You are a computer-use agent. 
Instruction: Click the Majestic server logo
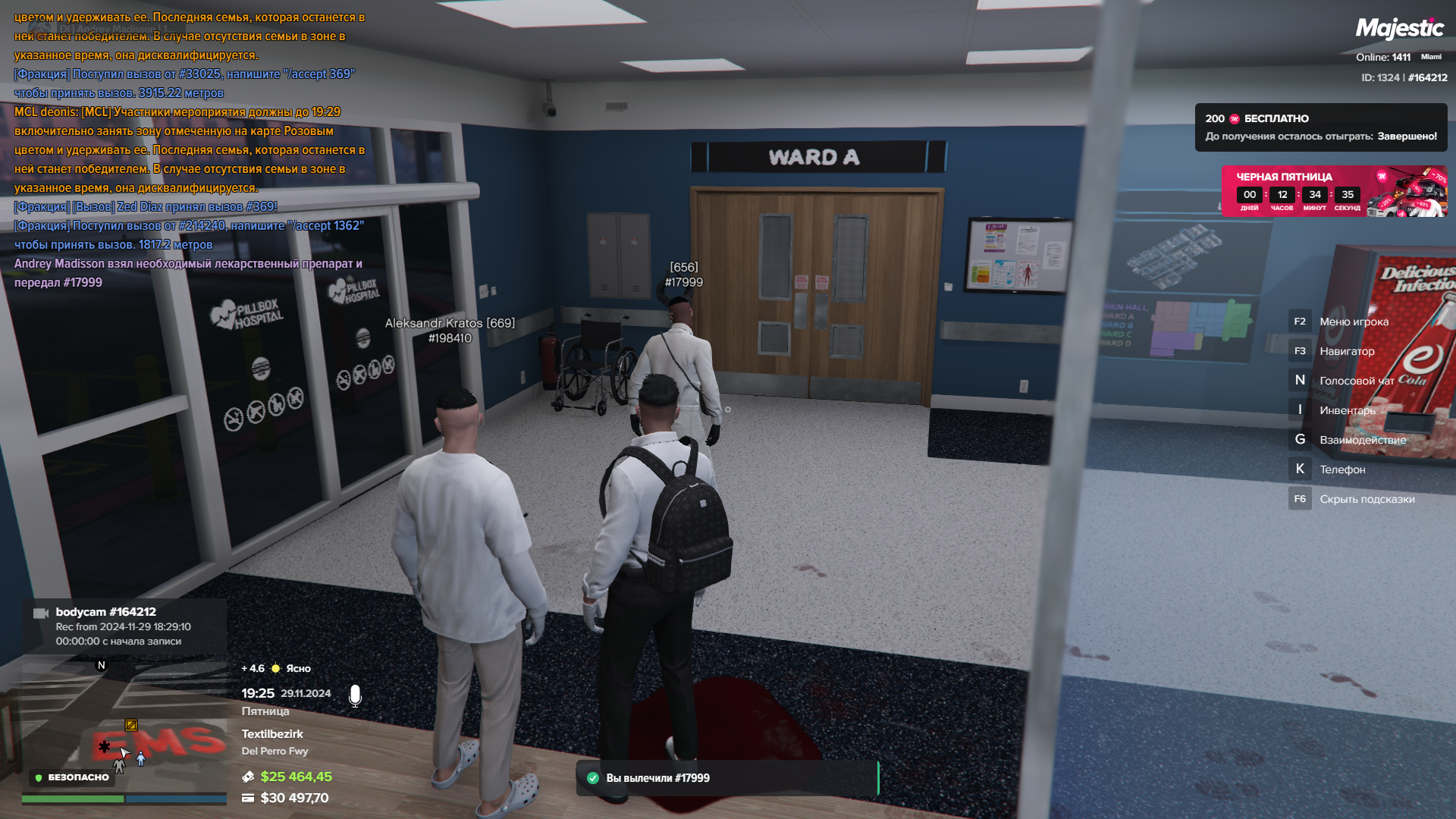click(1399, 29)
